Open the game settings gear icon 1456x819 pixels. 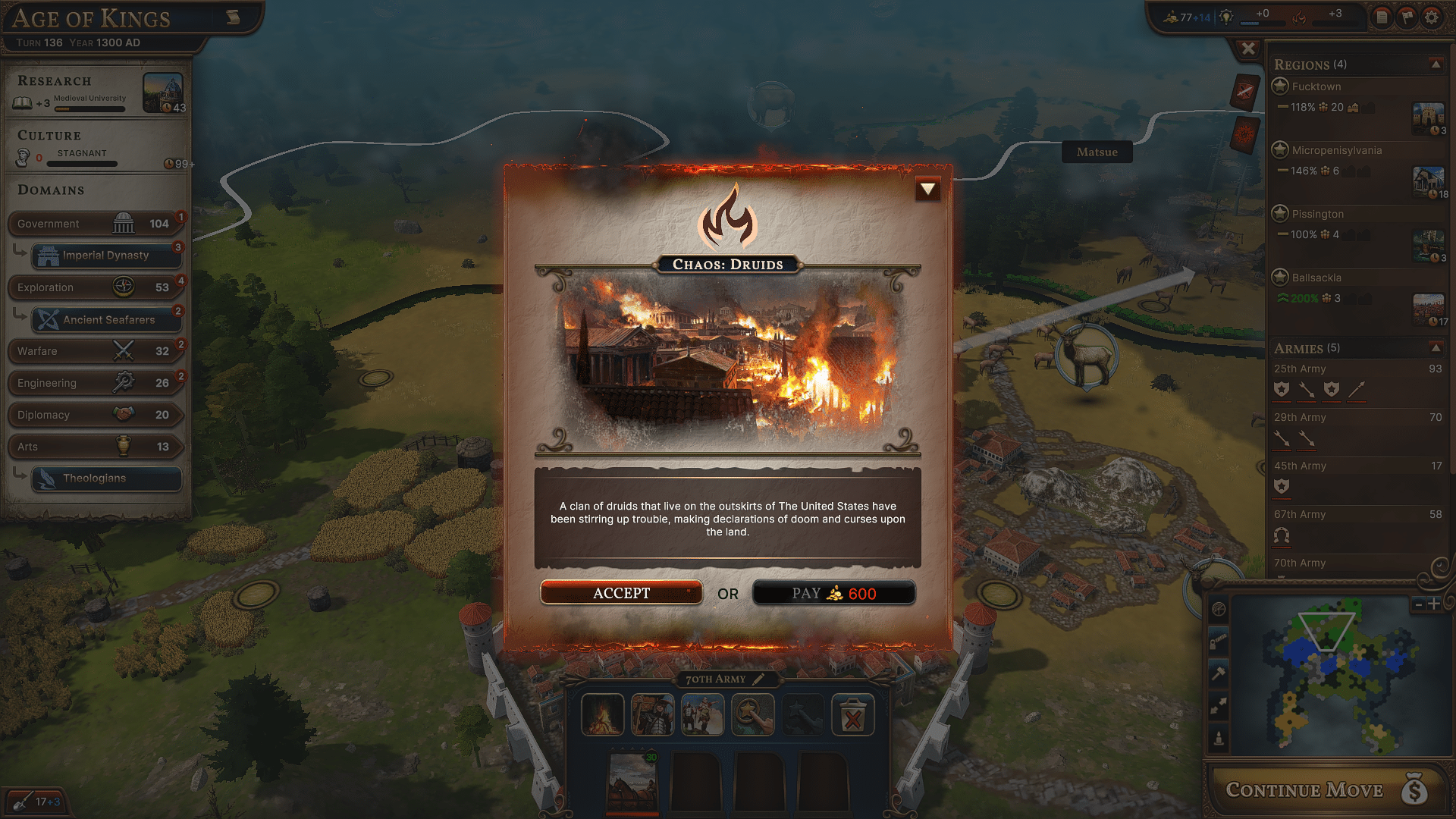1432,17
